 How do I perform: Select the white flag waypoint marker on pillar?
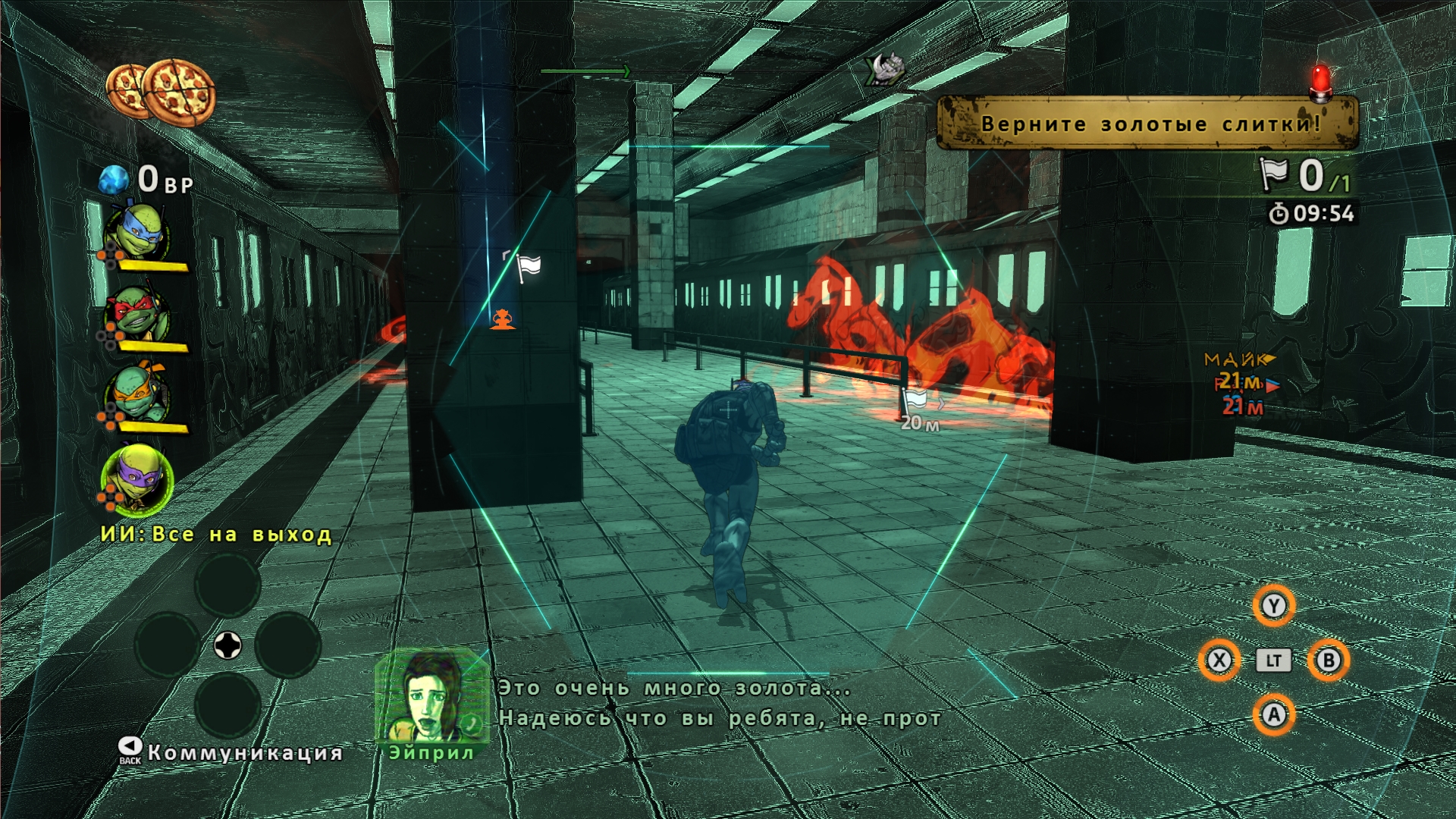point(527,266)
